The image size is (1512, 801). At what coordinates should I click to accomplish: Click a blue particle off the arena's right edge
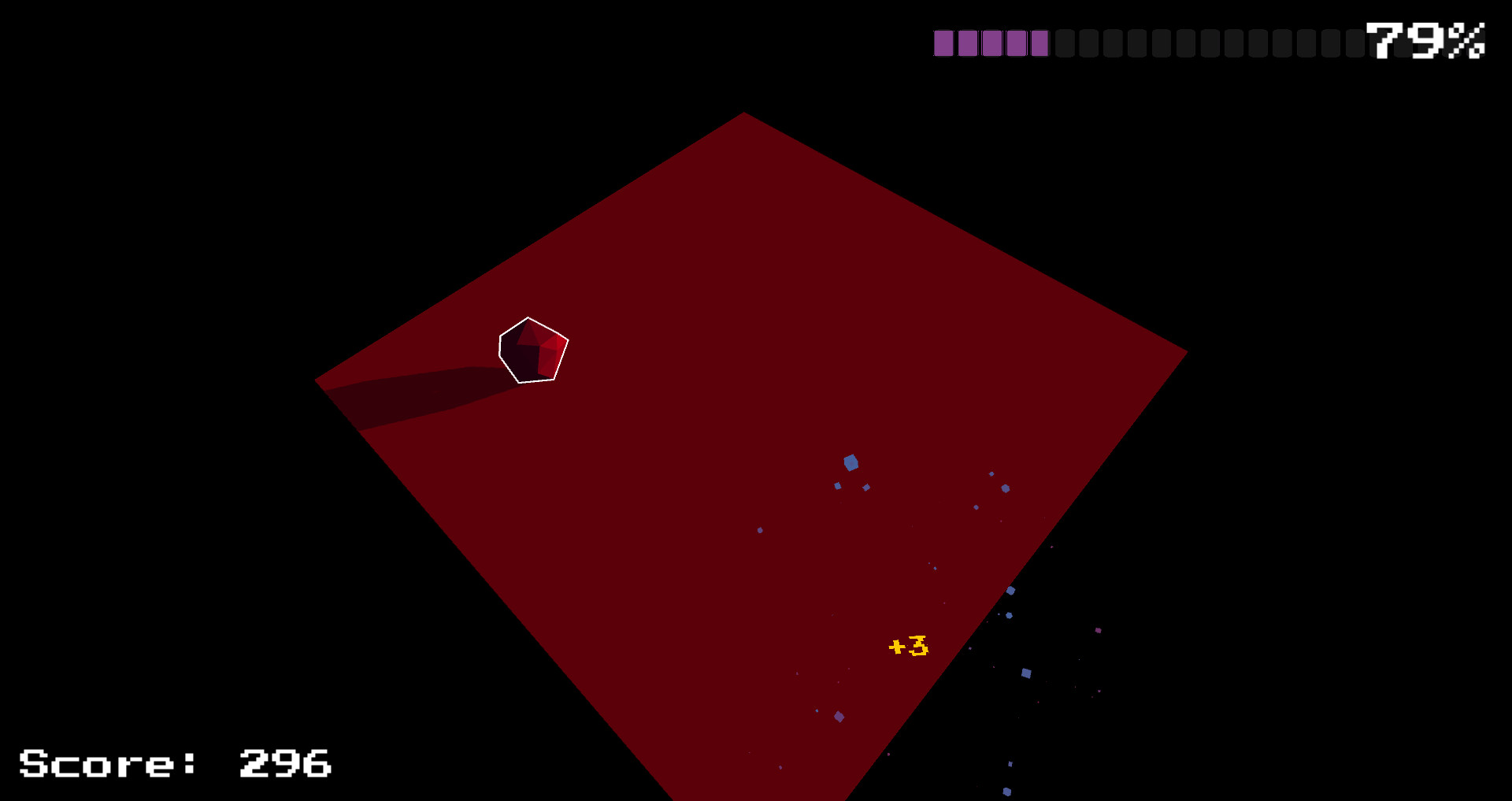click(x=1026, y=672)
